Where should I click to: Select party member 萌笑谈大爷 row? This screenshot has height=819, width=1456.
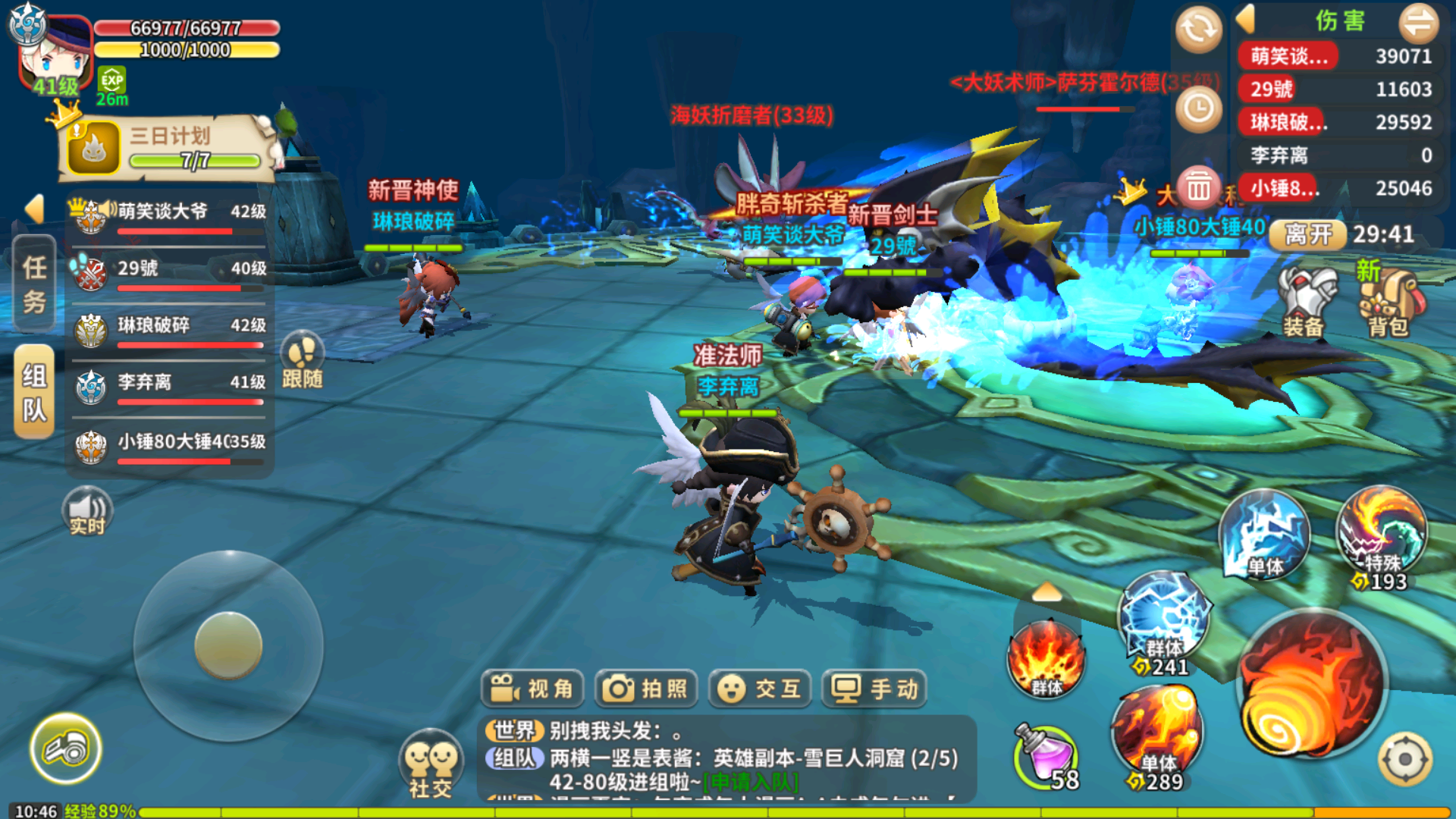pos(168,218)
